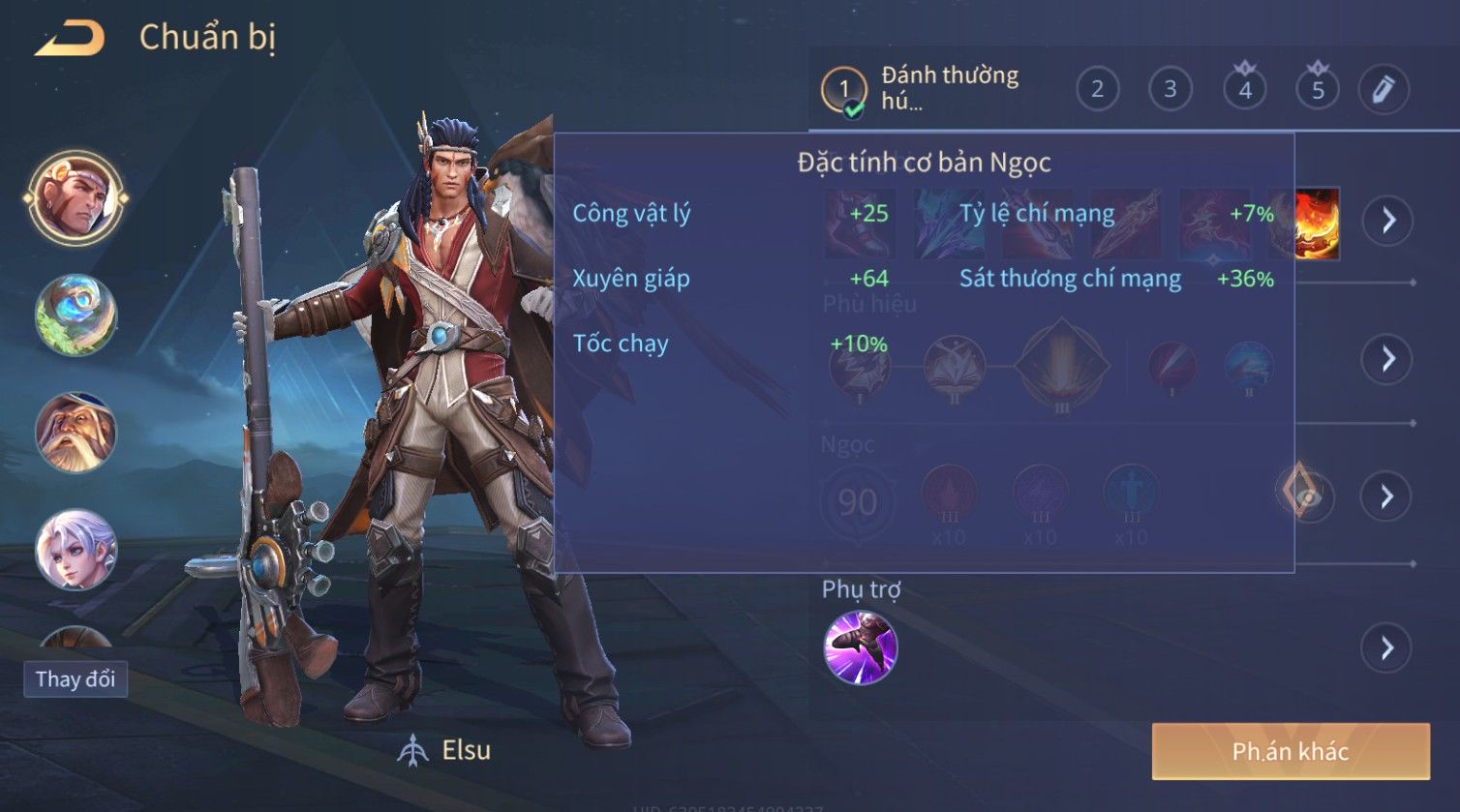This screenshot has height=812, width=1460.
Task: Open the Phù hiệu details arrow
Action: (1387, 359)
